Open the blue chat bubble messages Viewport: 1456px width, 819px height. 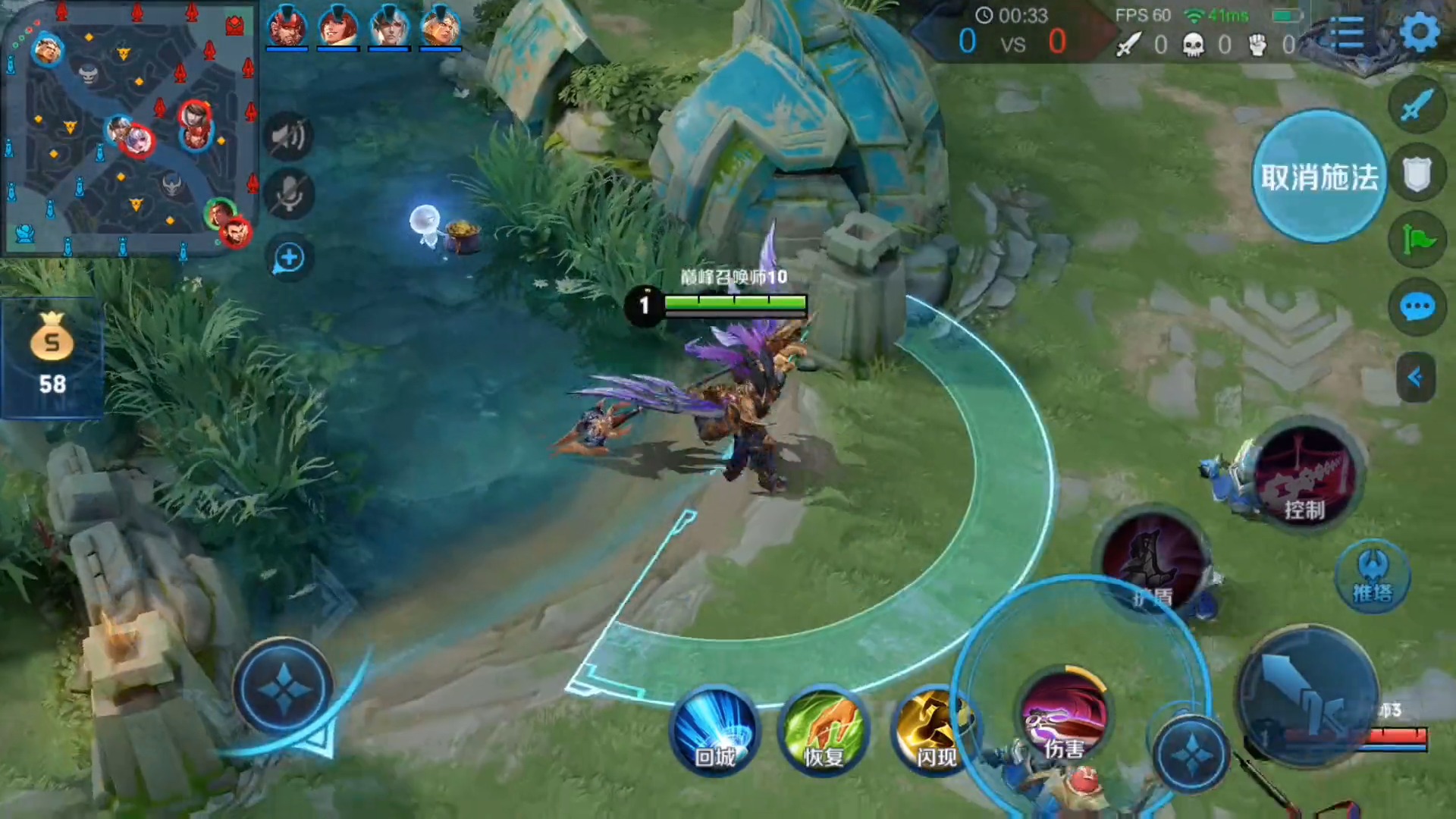[1417, 307]
